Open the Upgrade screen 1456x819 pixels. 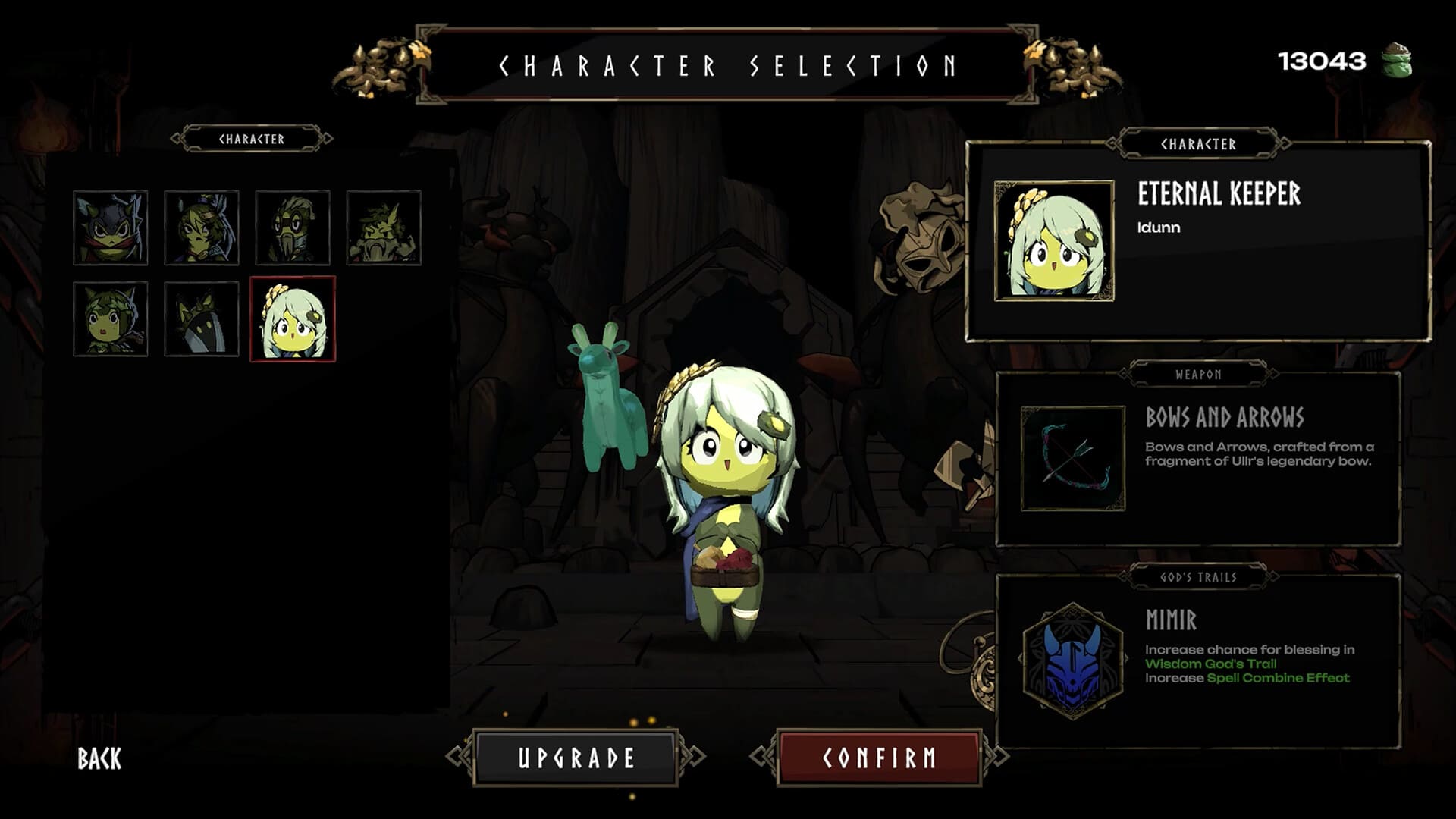[576, 758]
